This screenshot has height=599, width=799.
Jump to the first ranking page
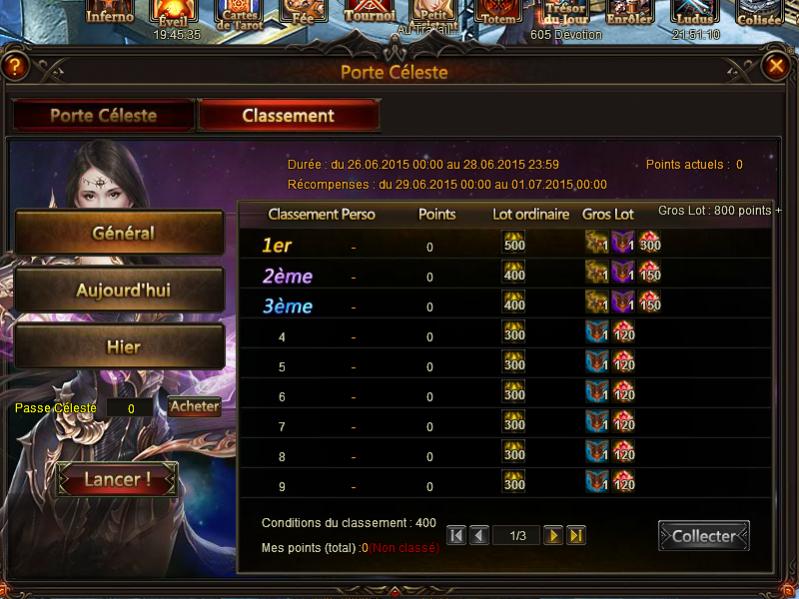point(456,536)
